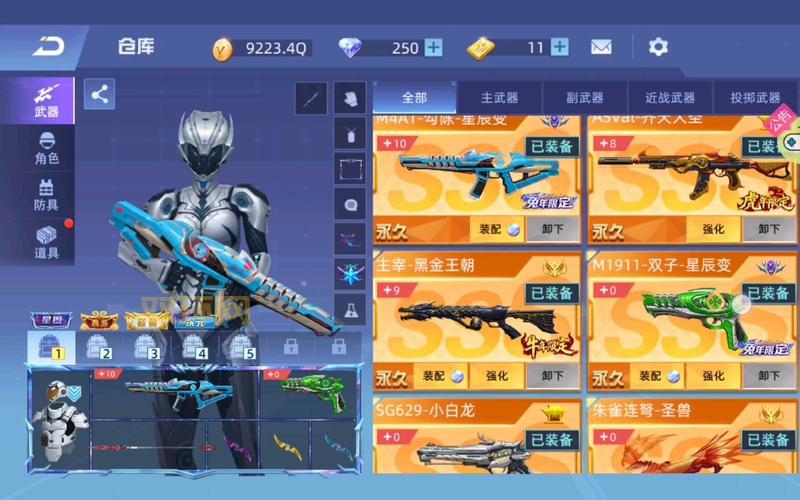Choose the 副武器 category tab
Screen dimensions: 800x500
coord(584,98)
